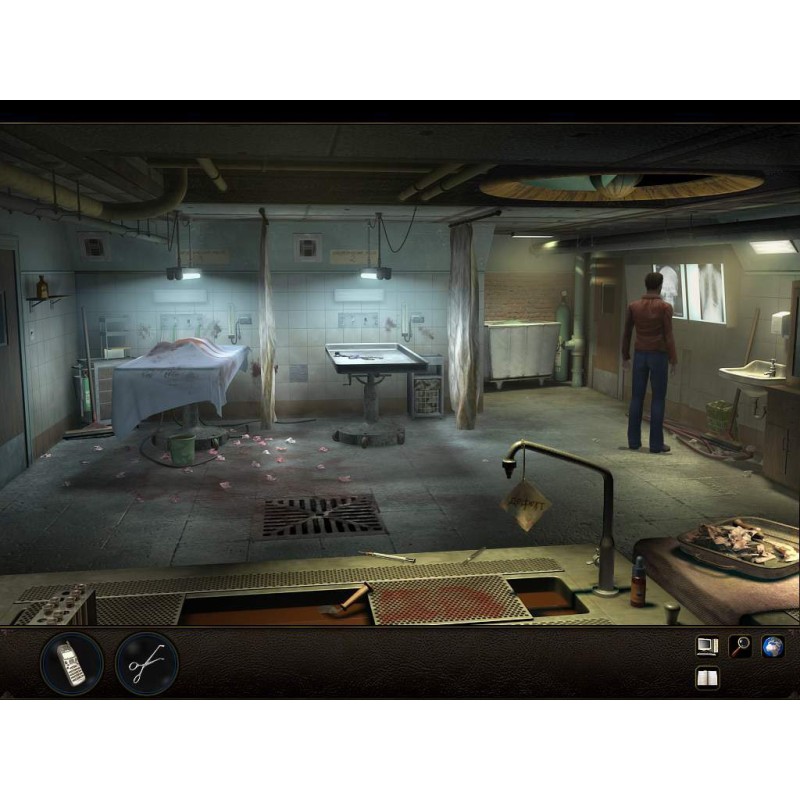Pick the surgical forceps from inventory
Screen dimensions: 800x800
coord(147,663)
